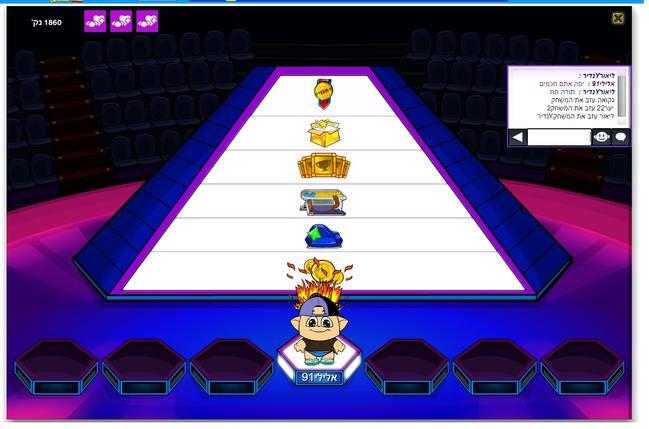Click the chat message input field

coord(558,137)
